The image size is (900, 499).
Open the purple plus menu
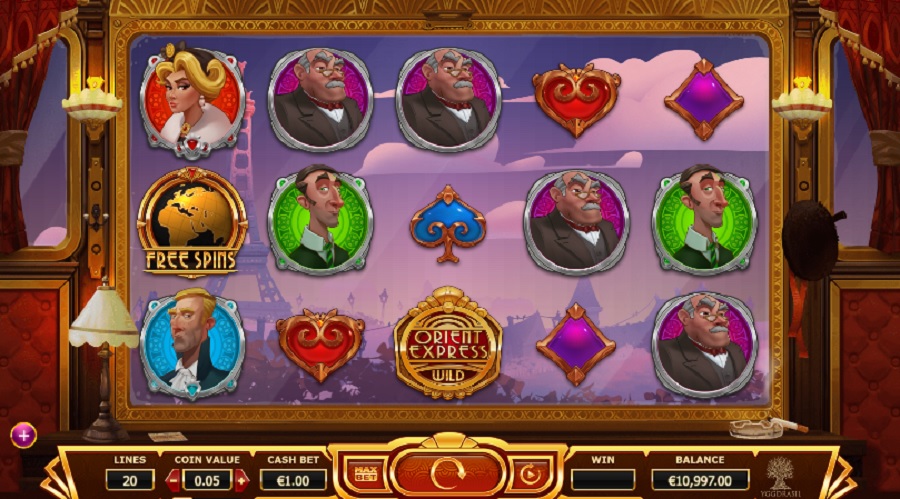(x=23, y=435)
